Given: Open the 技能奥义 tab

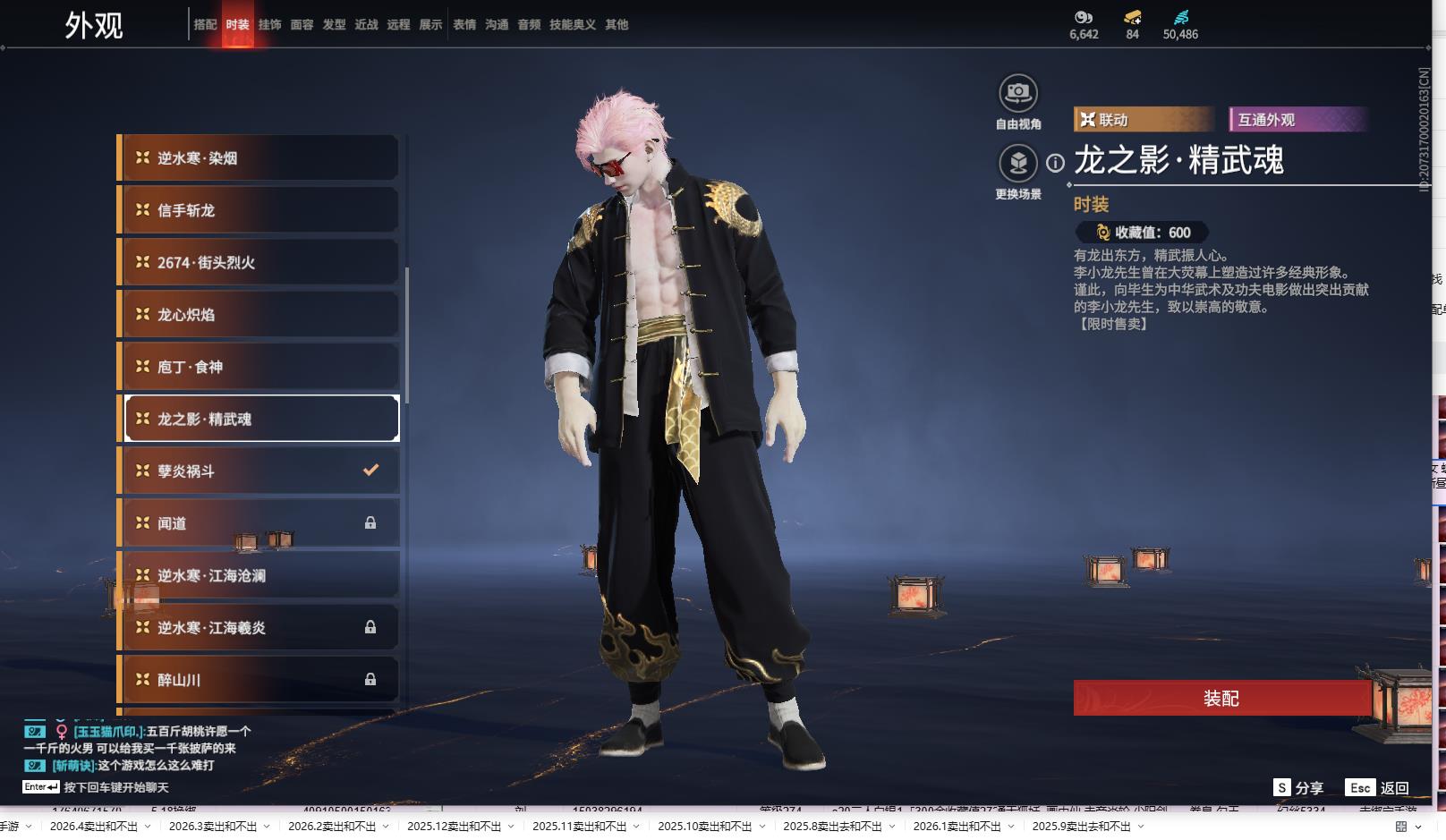Looking at the screenshot, I should point(572,25).
